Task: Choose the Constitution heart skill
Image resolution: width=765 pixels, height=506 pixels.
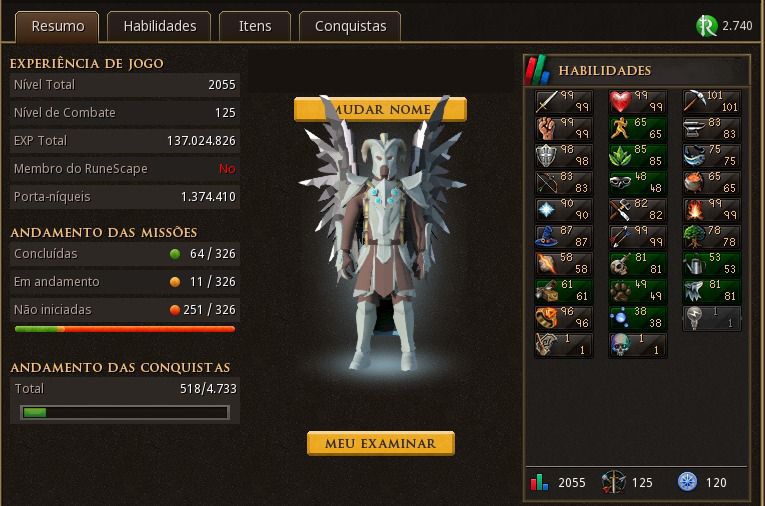Action: coord(637,102)
